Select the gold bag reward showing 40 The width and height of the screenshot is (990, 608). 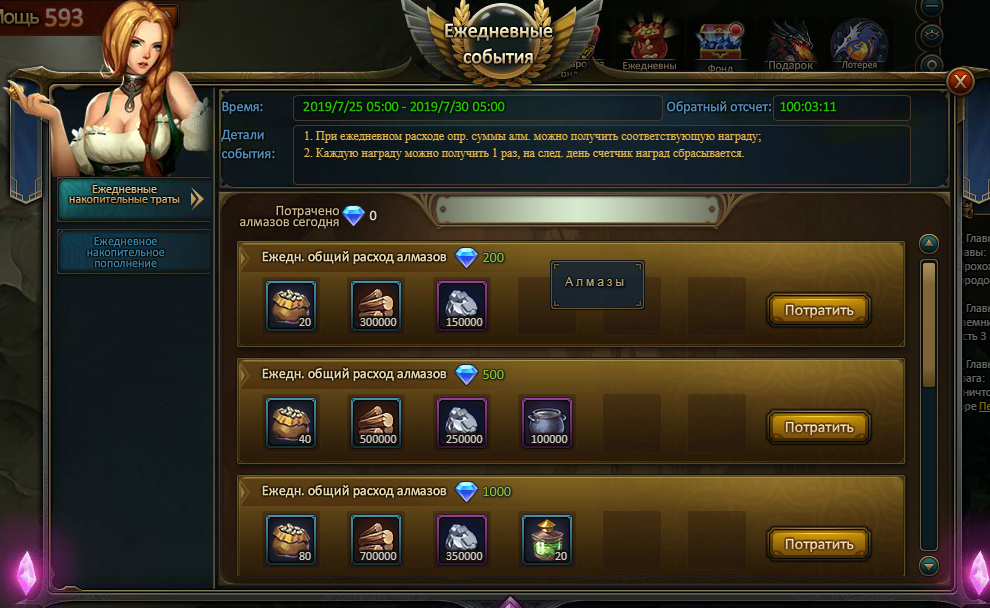click(x=291, y=422)
